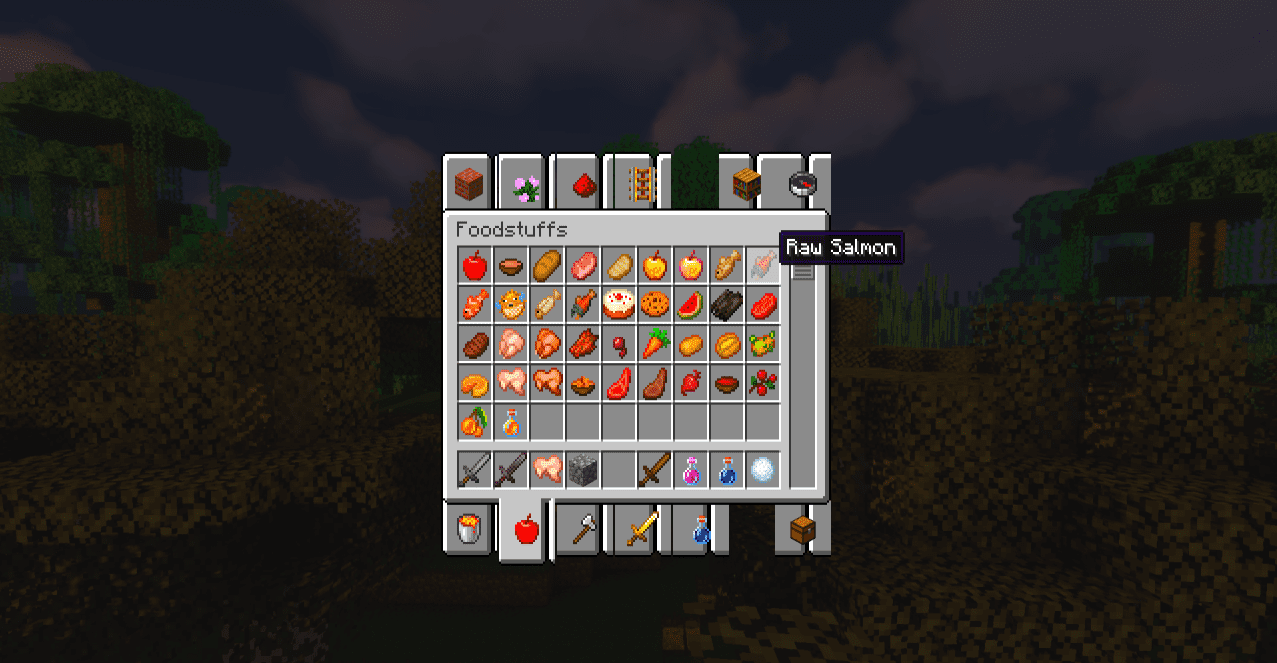Switch to the brick Building Blocks tab
The height and width of the screenshot is (663, 1277).
(468, 183)
